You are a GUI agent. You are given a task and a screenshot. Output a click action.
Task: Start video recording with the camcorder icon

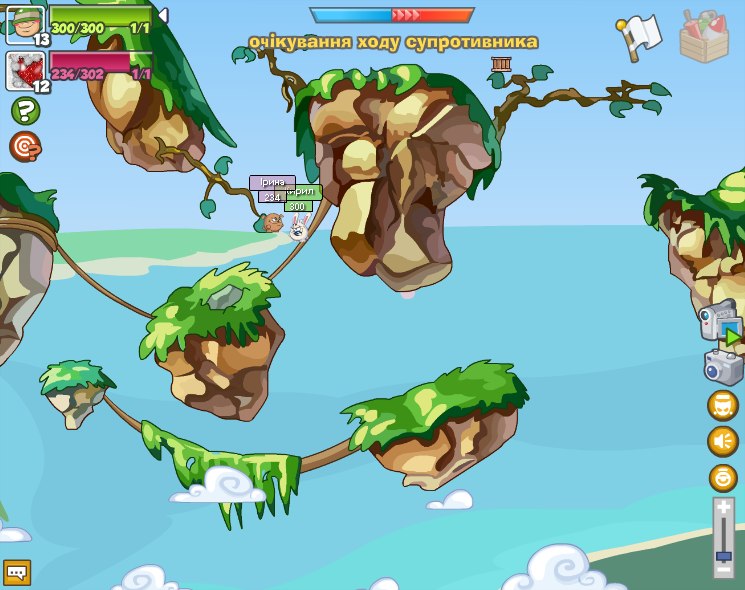click(718, 324)
